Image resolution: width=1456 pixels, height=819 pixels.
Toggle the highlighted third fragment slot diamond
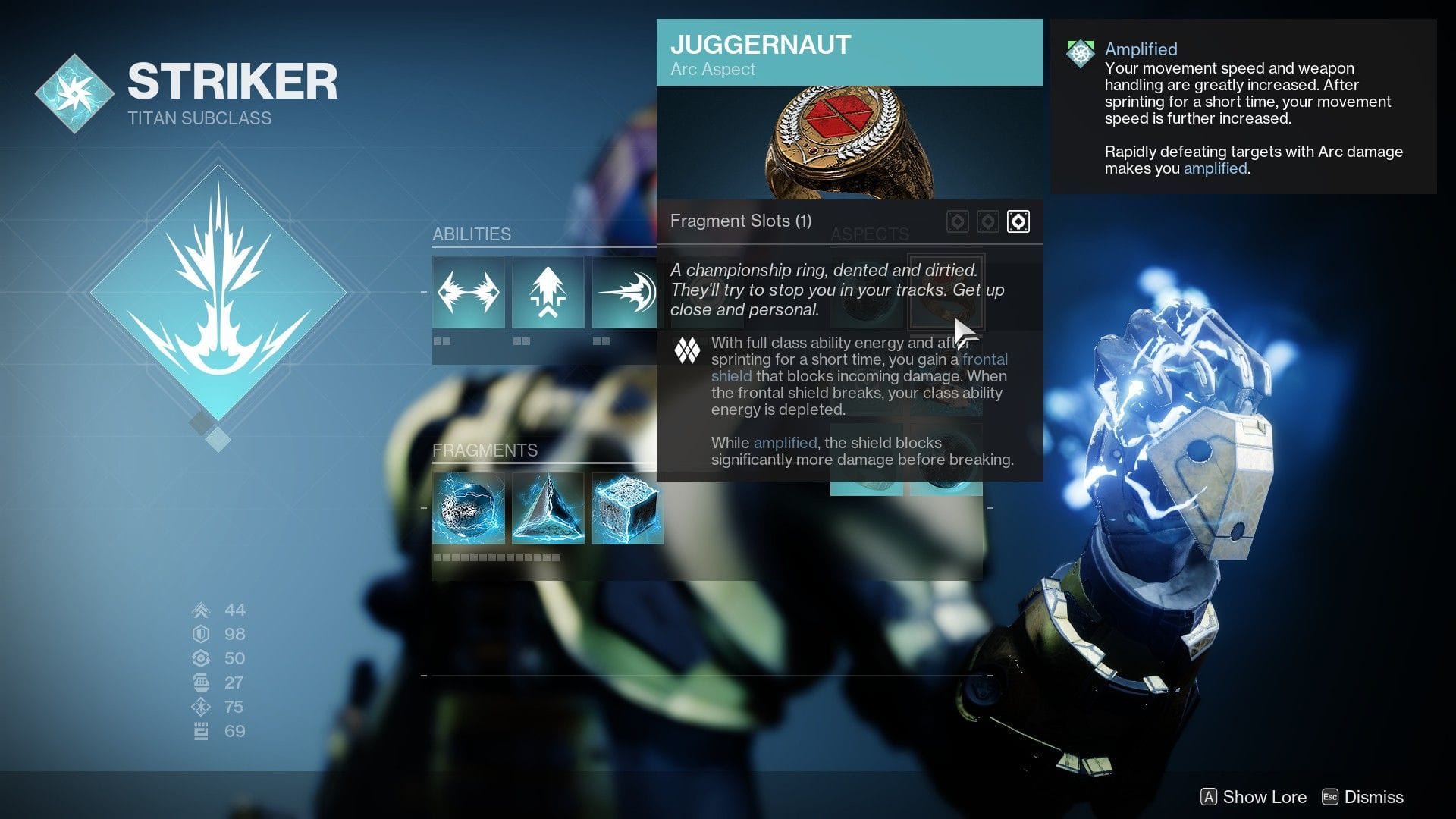point(1018,221)
